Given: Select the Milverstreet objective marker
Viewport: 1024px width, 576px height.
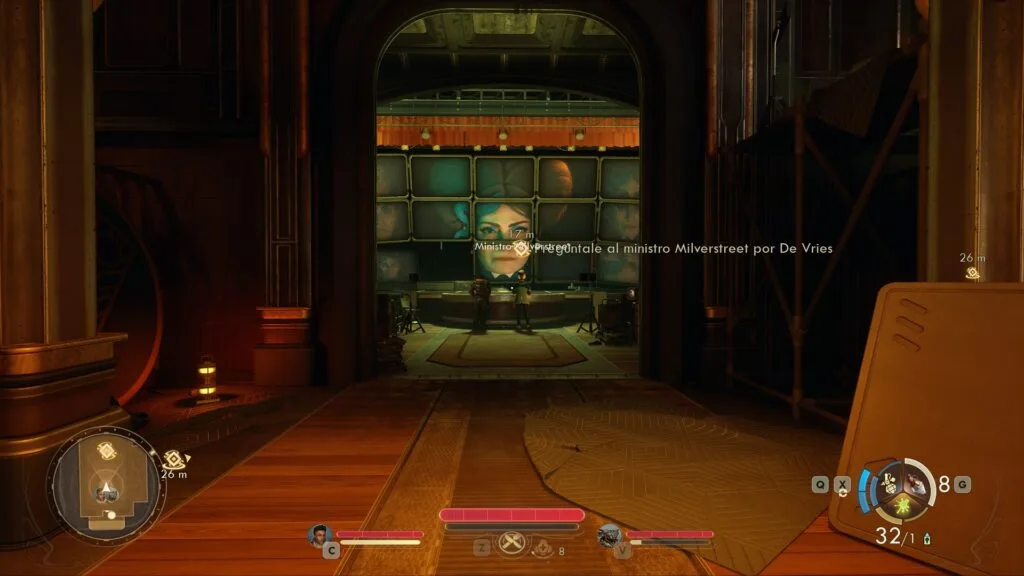Looking at the screenshot, I should (x=523, y=249).
